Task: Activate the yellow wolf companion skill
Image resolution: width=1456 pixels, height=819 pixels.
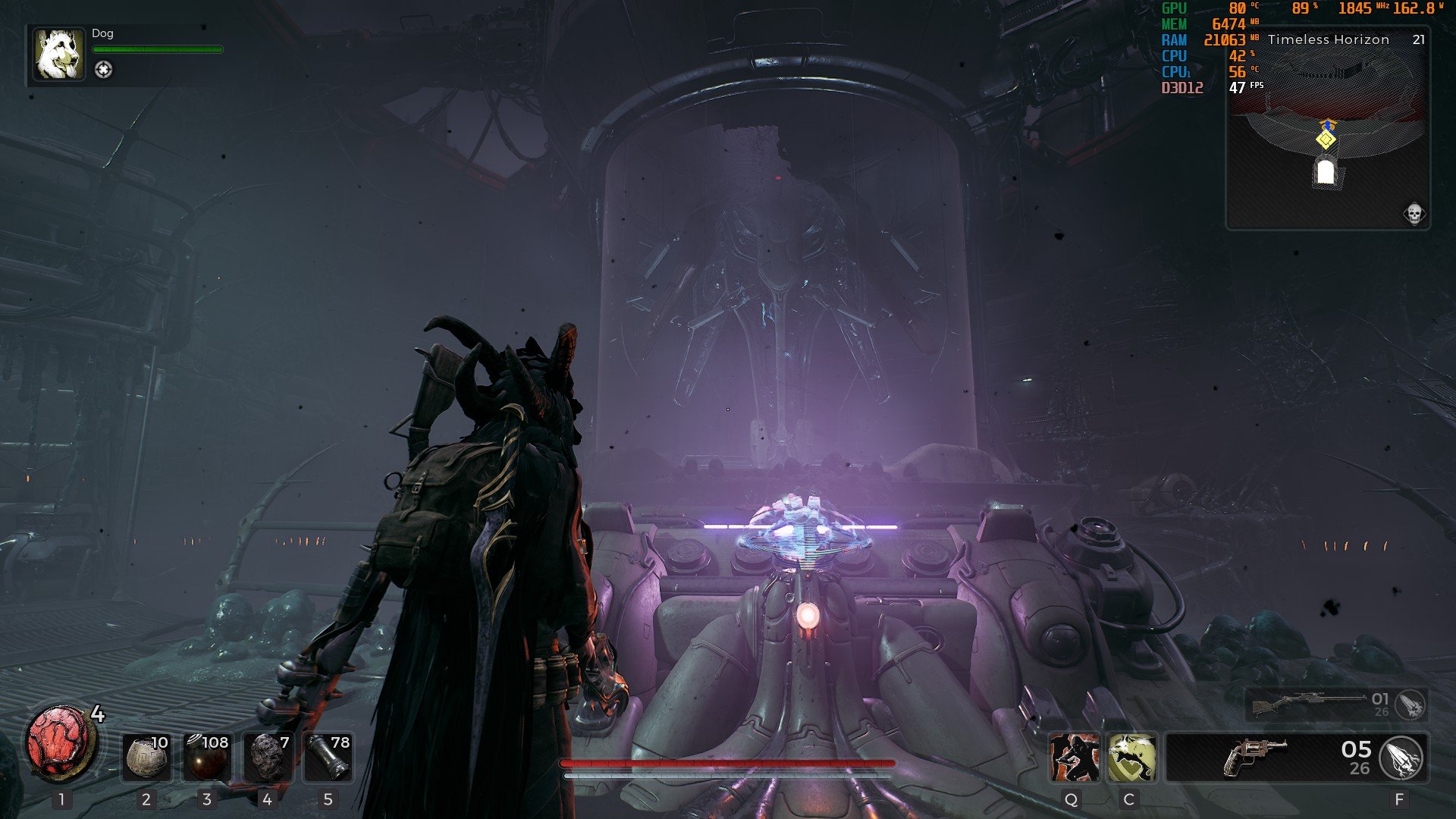Action: [1131, 757]
